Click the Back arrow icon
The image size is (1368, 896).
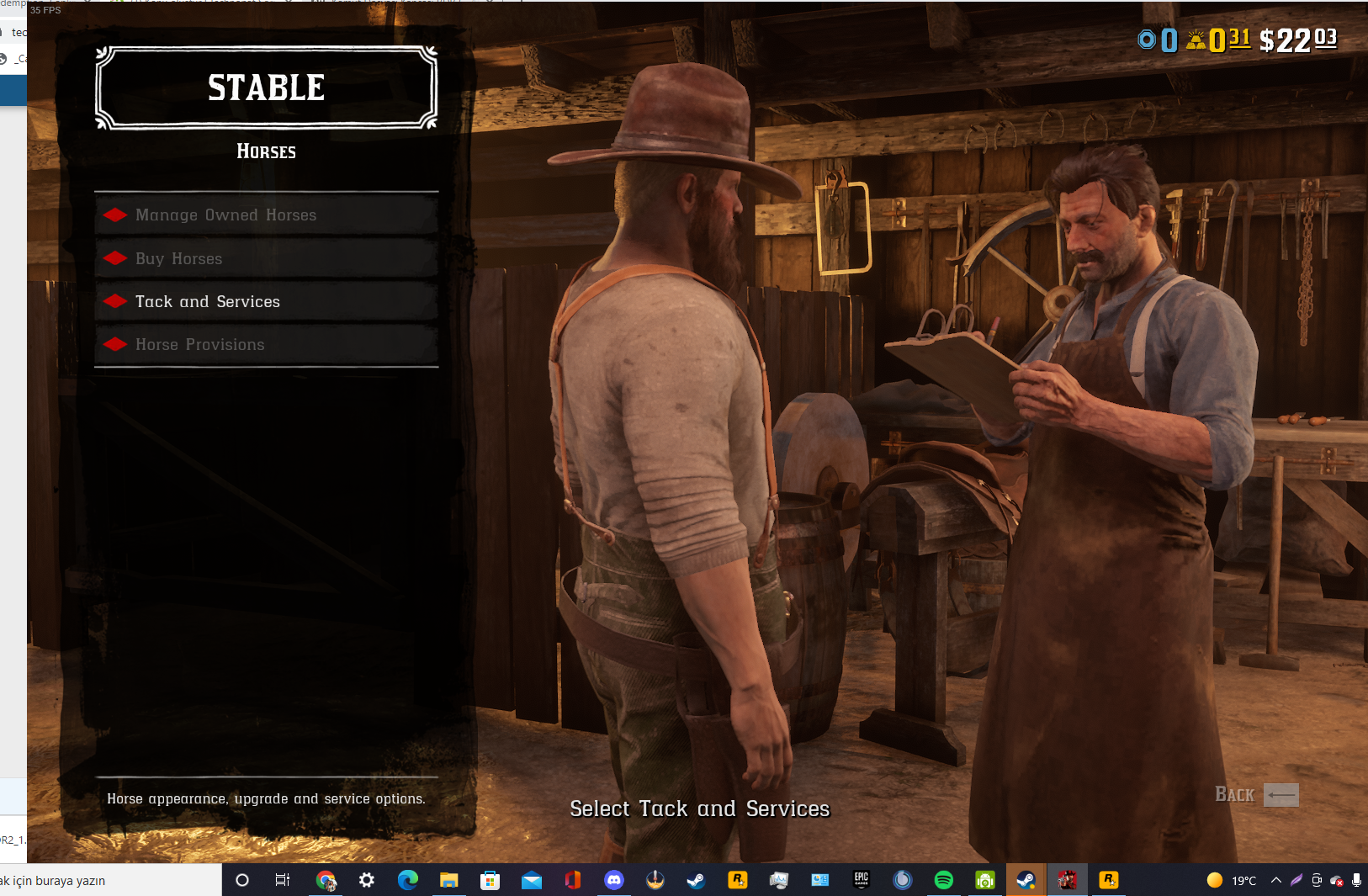1281,794
